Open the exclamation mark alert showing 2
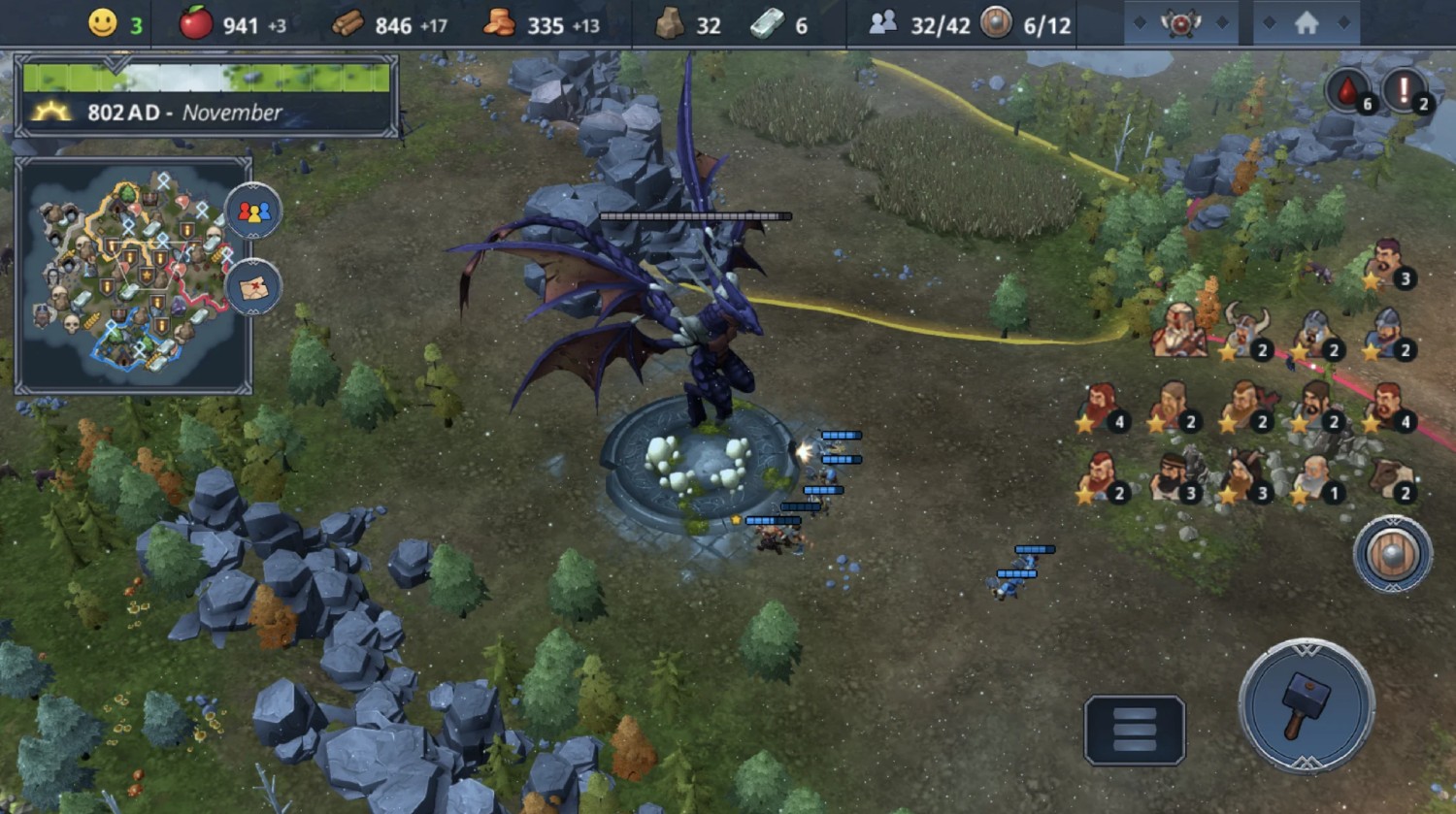The width and height of the screenshot is (1456, 814). (x=1405, y=92)
